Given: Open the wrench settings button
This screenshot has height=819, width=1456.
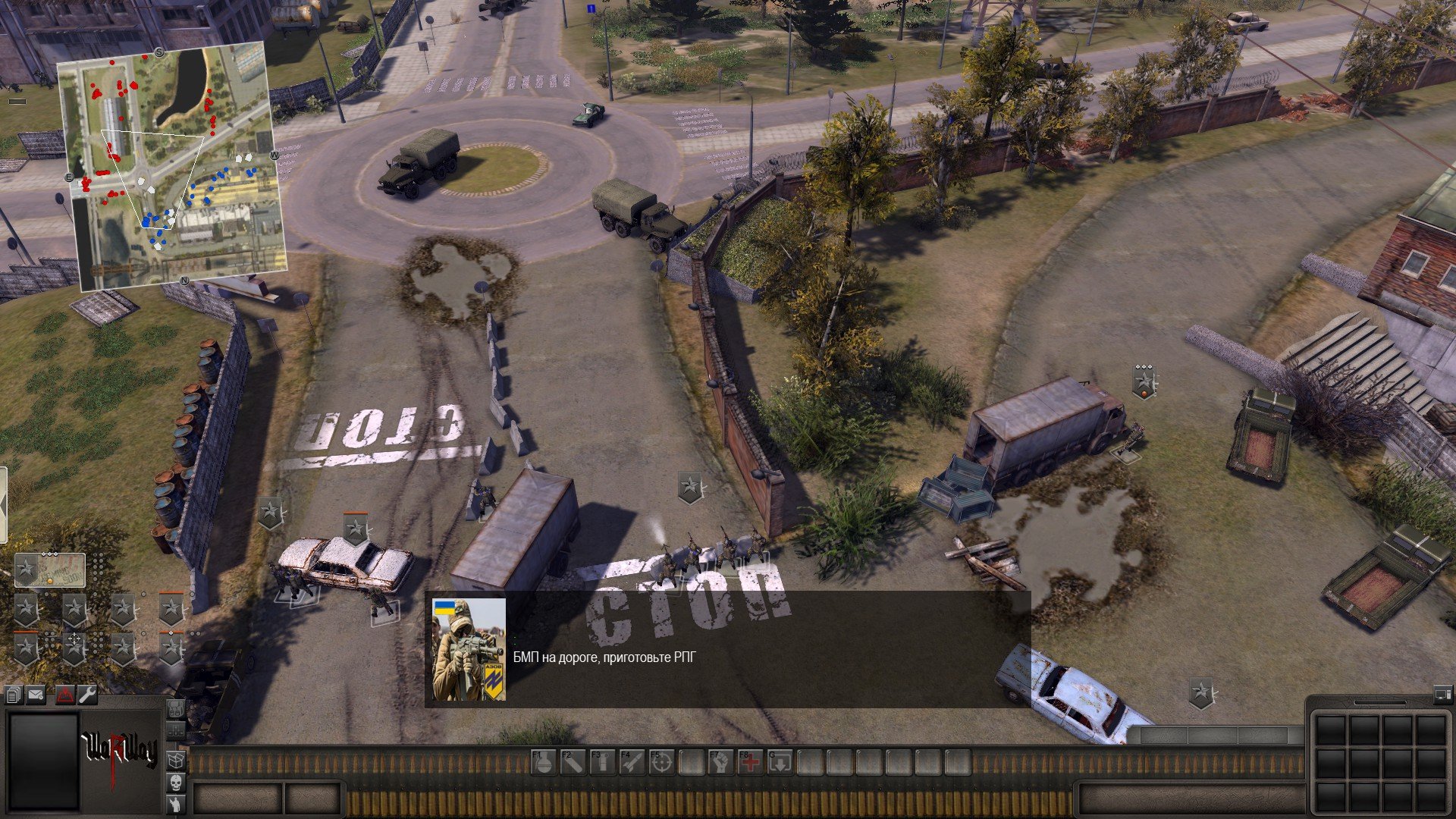Looking at the screenshot, I should click(88, 695).
